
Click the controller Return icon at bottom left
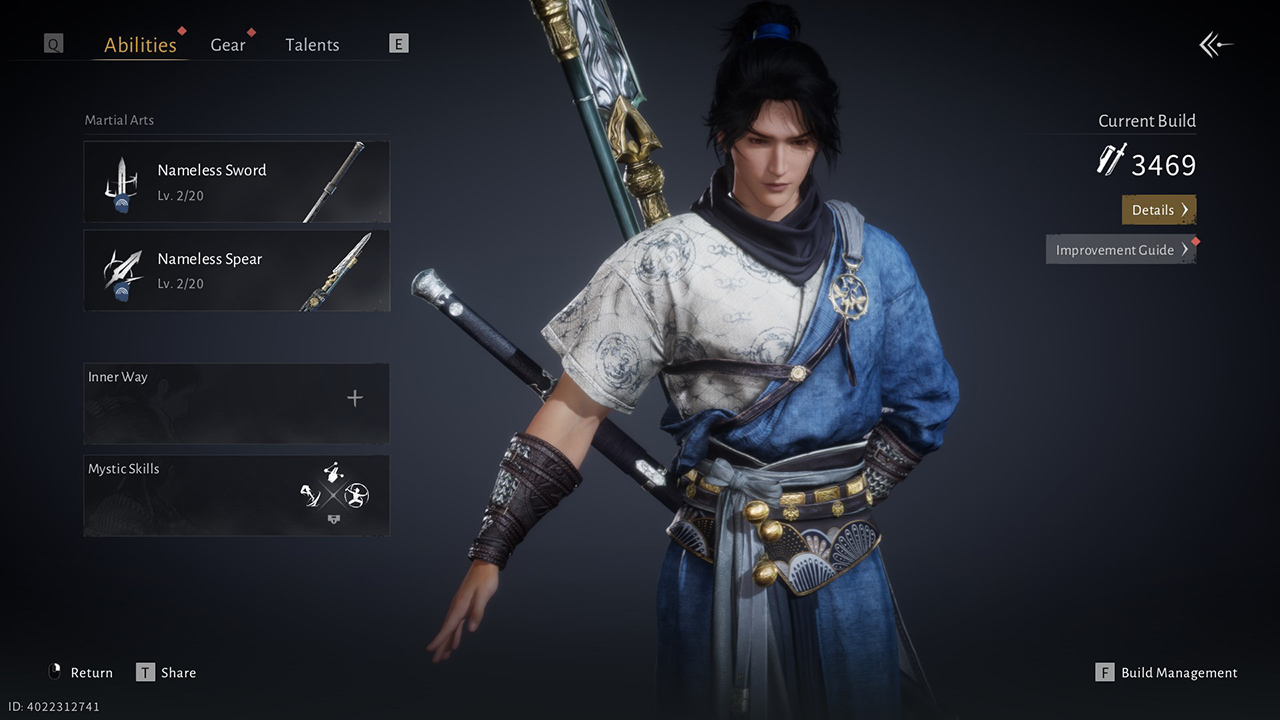click(x=55, y=672)
